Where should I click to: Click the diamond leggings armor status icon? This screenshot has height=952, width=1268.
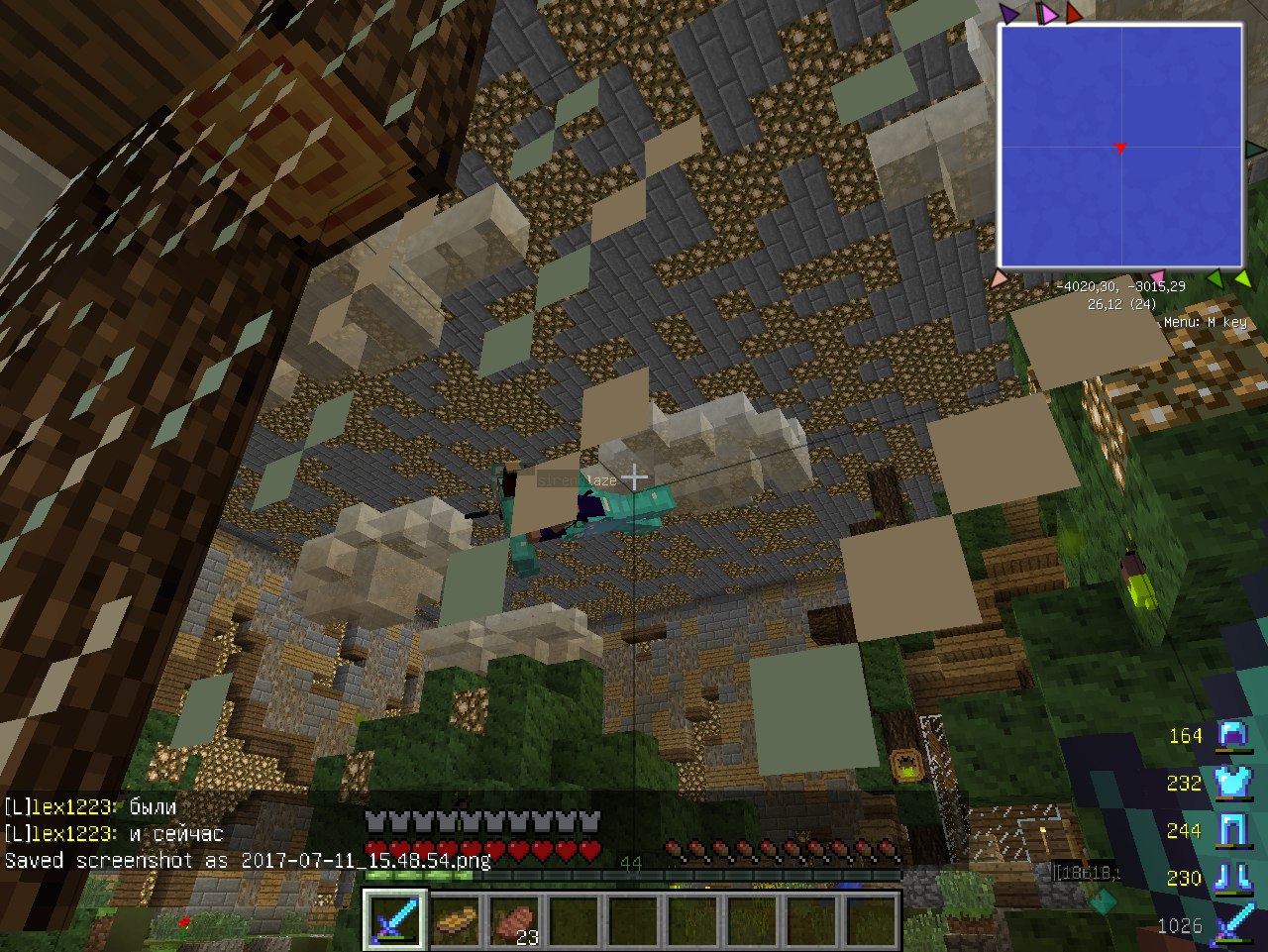(x=1233, y=830)
